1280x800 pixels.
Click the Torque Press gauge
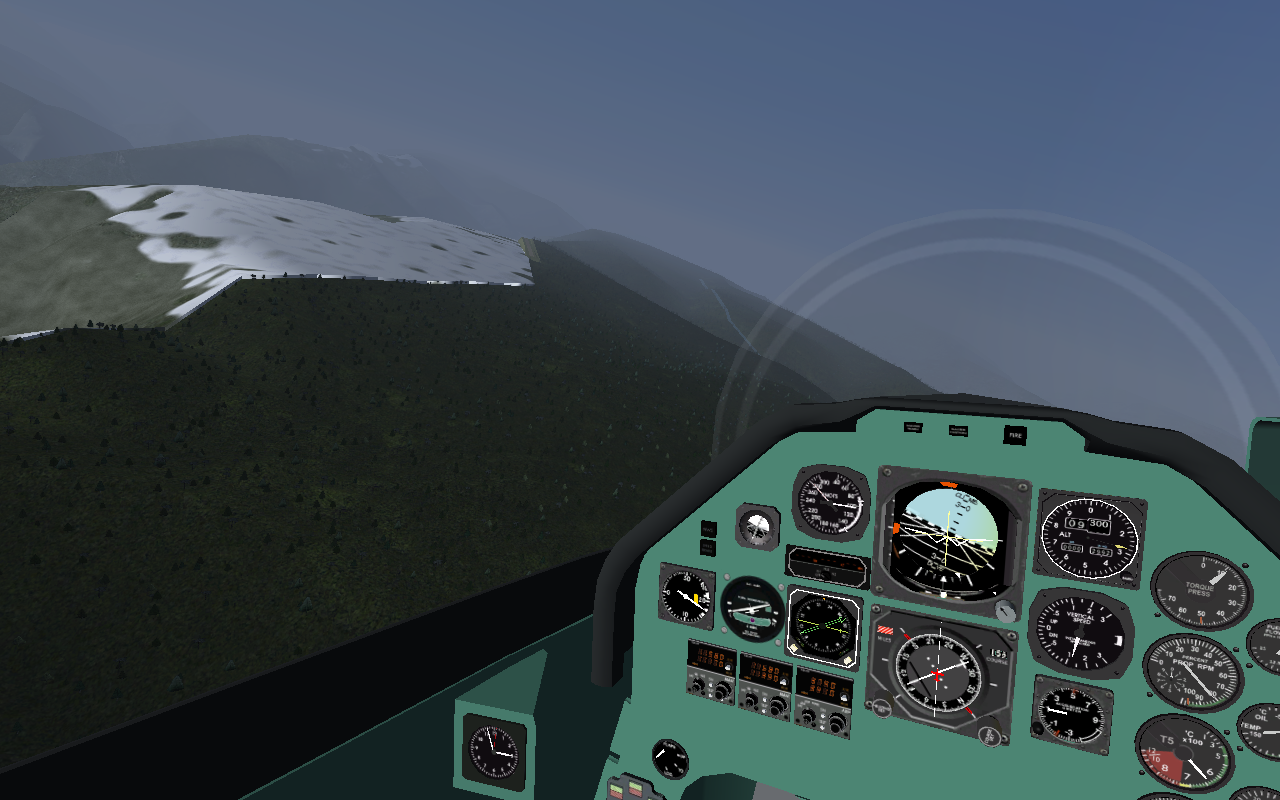pos(1200,591)
